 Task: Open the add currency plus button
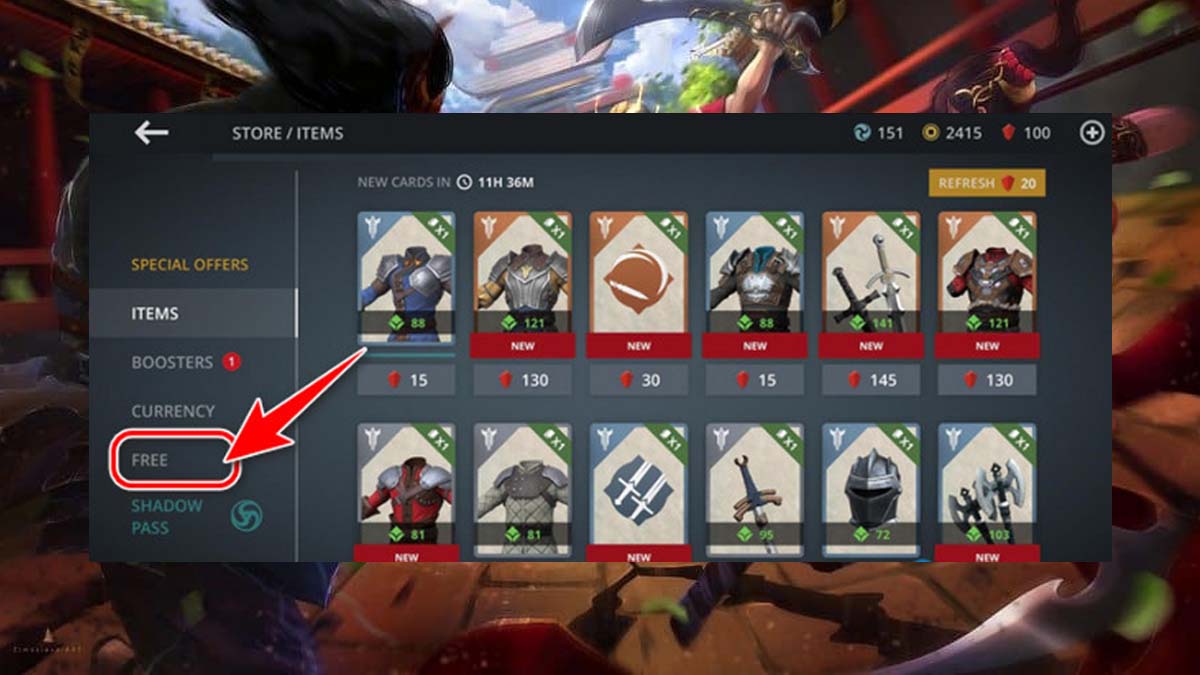pyautogui.click(x=1091, y=132)
